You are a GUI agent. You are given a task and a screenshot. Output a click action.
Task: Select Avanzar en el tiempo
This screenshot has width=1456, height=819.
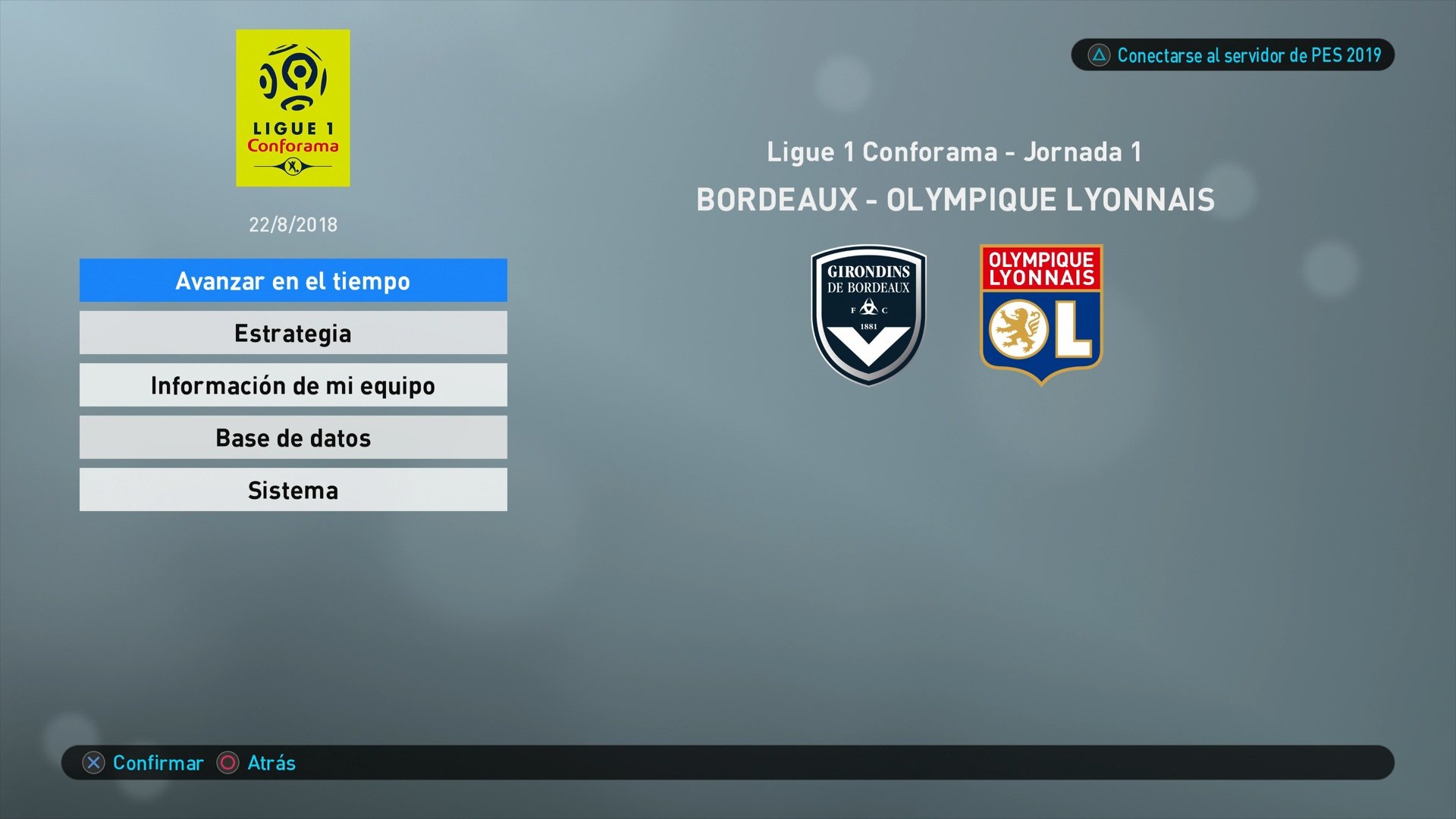(x=293, y=280)
